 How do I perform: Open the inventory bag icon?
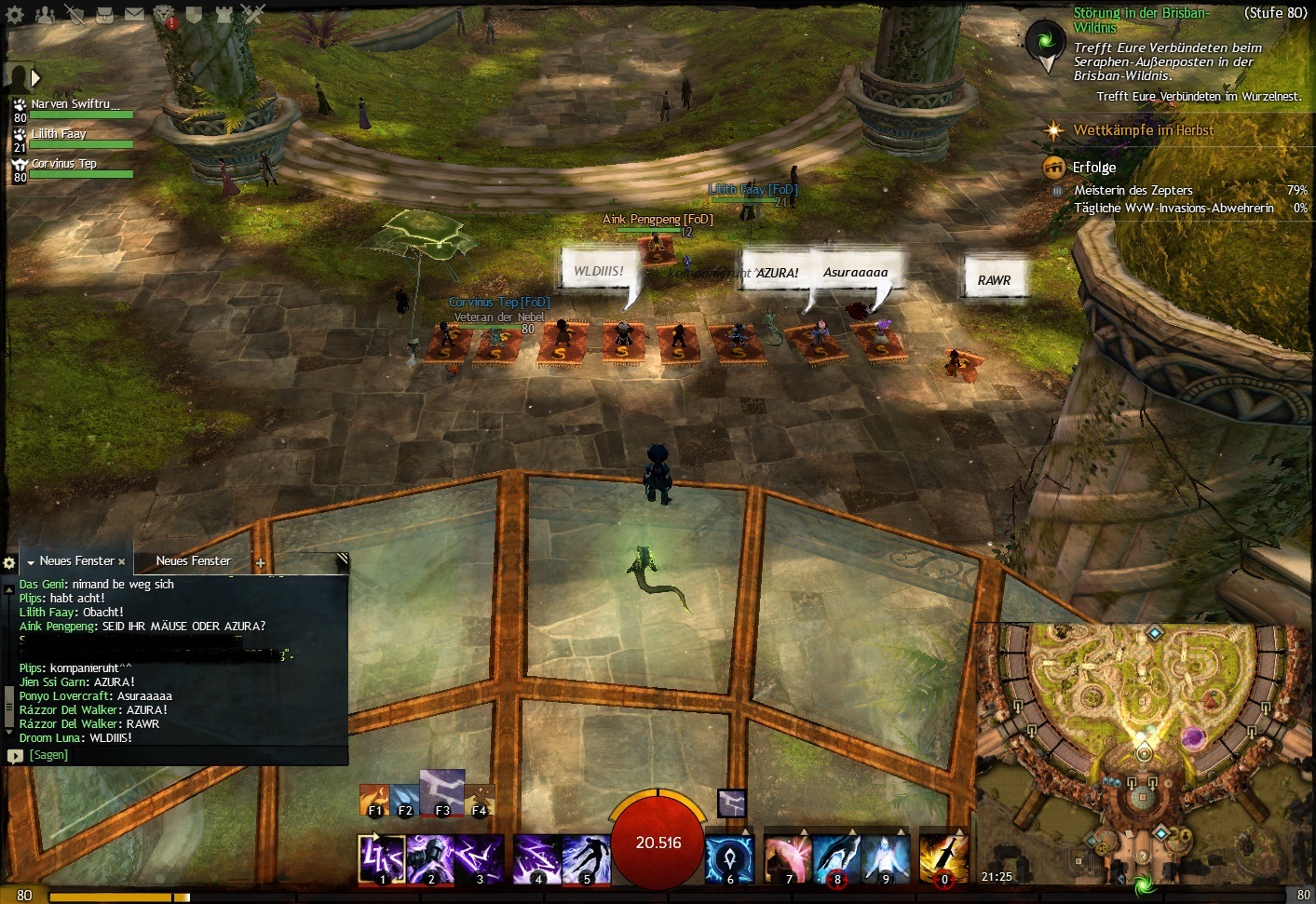(x=104, y=14)
